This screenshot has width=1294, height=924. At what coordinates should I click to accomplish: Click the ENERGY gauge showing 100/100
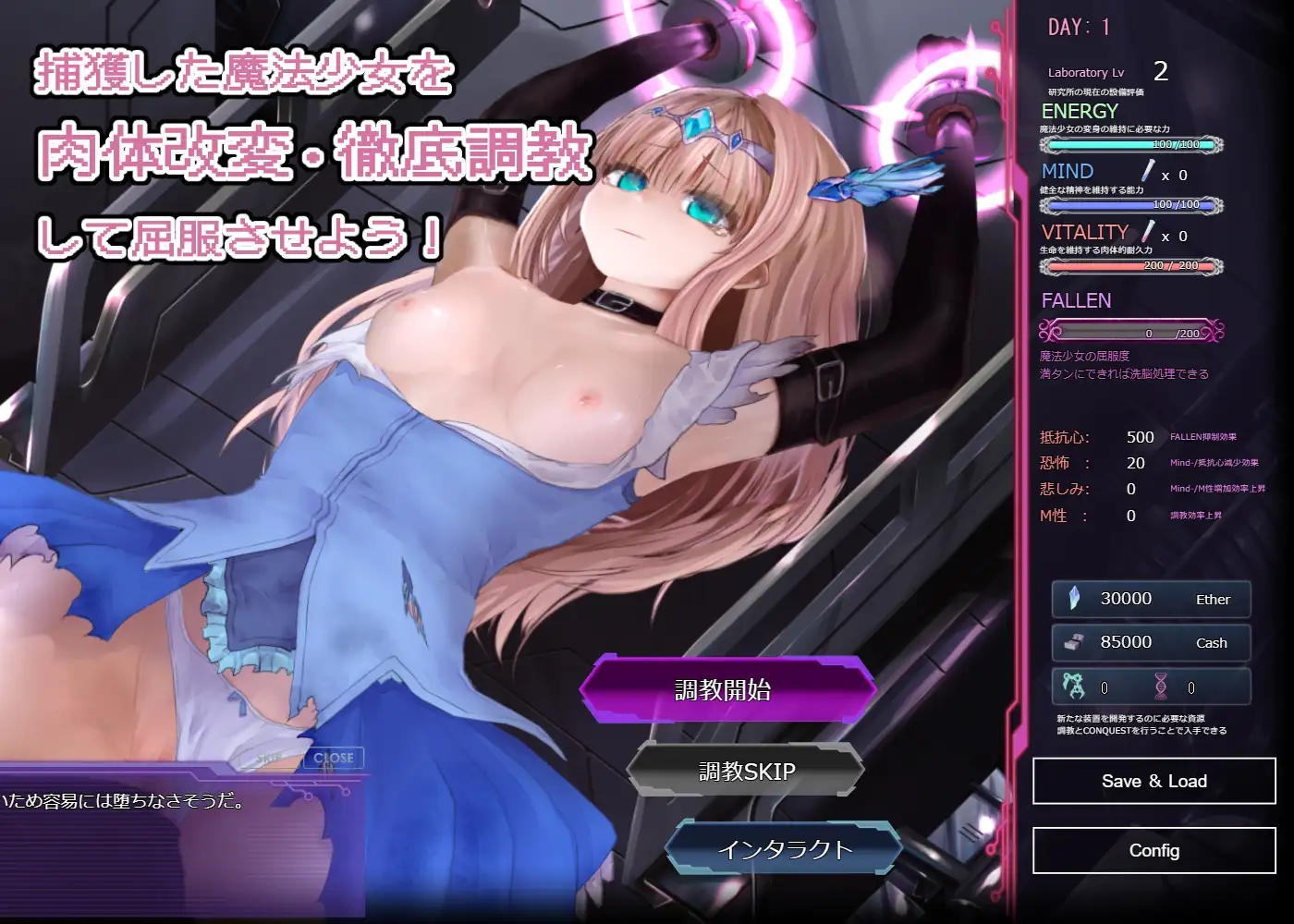pyautogui.click(x=1131, y=143)
